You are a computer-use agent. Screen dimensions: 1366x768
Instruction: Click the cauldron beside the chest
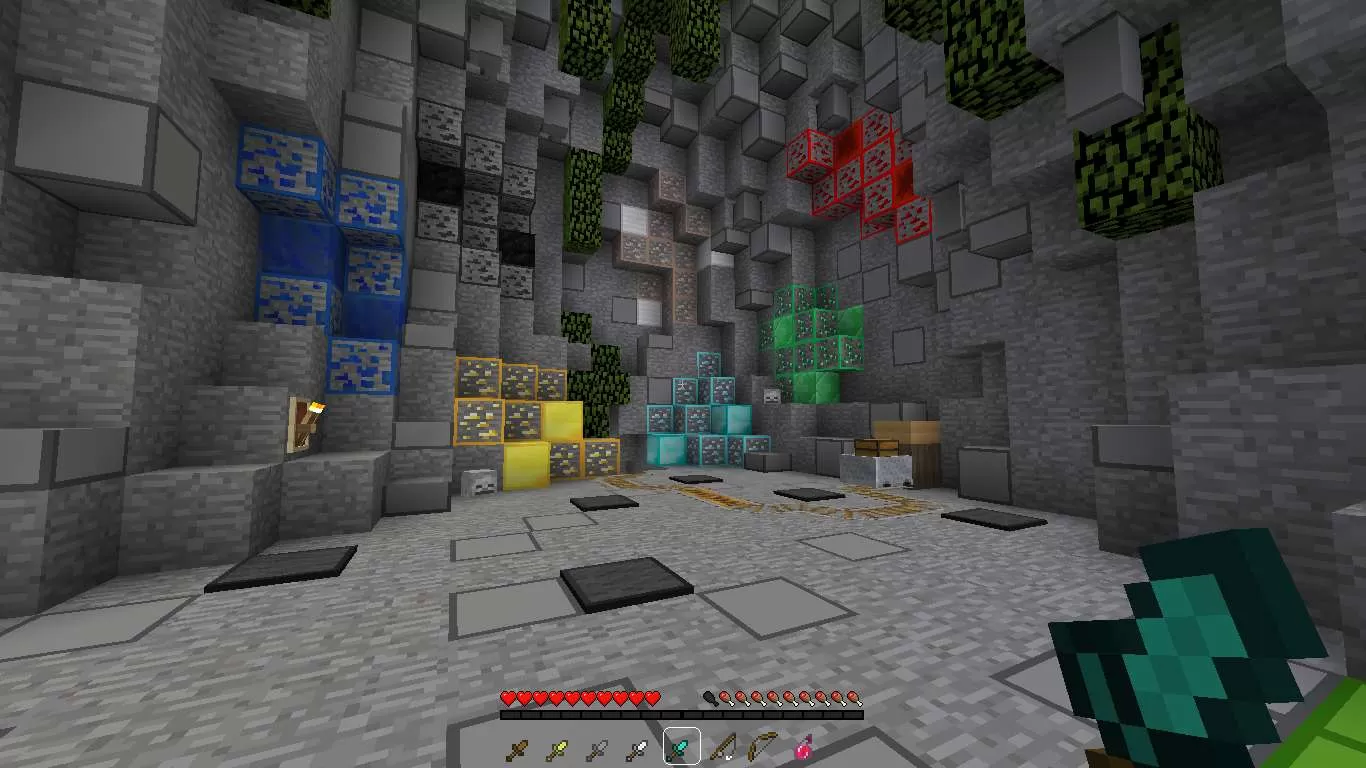(875, 470)
